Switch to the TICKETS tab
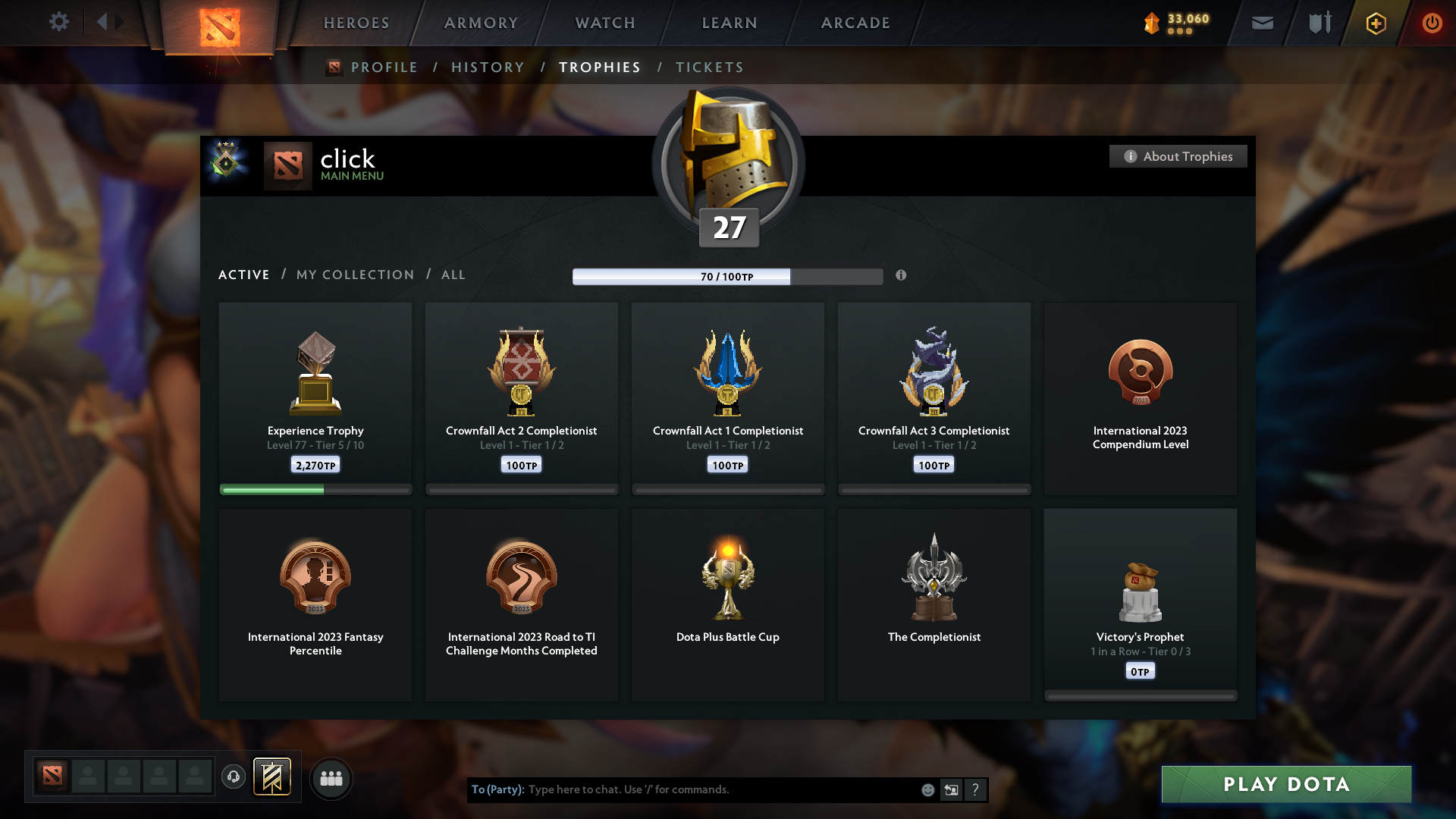Image resolution: width=1456 pixels, height=819 pixels. 709,67
